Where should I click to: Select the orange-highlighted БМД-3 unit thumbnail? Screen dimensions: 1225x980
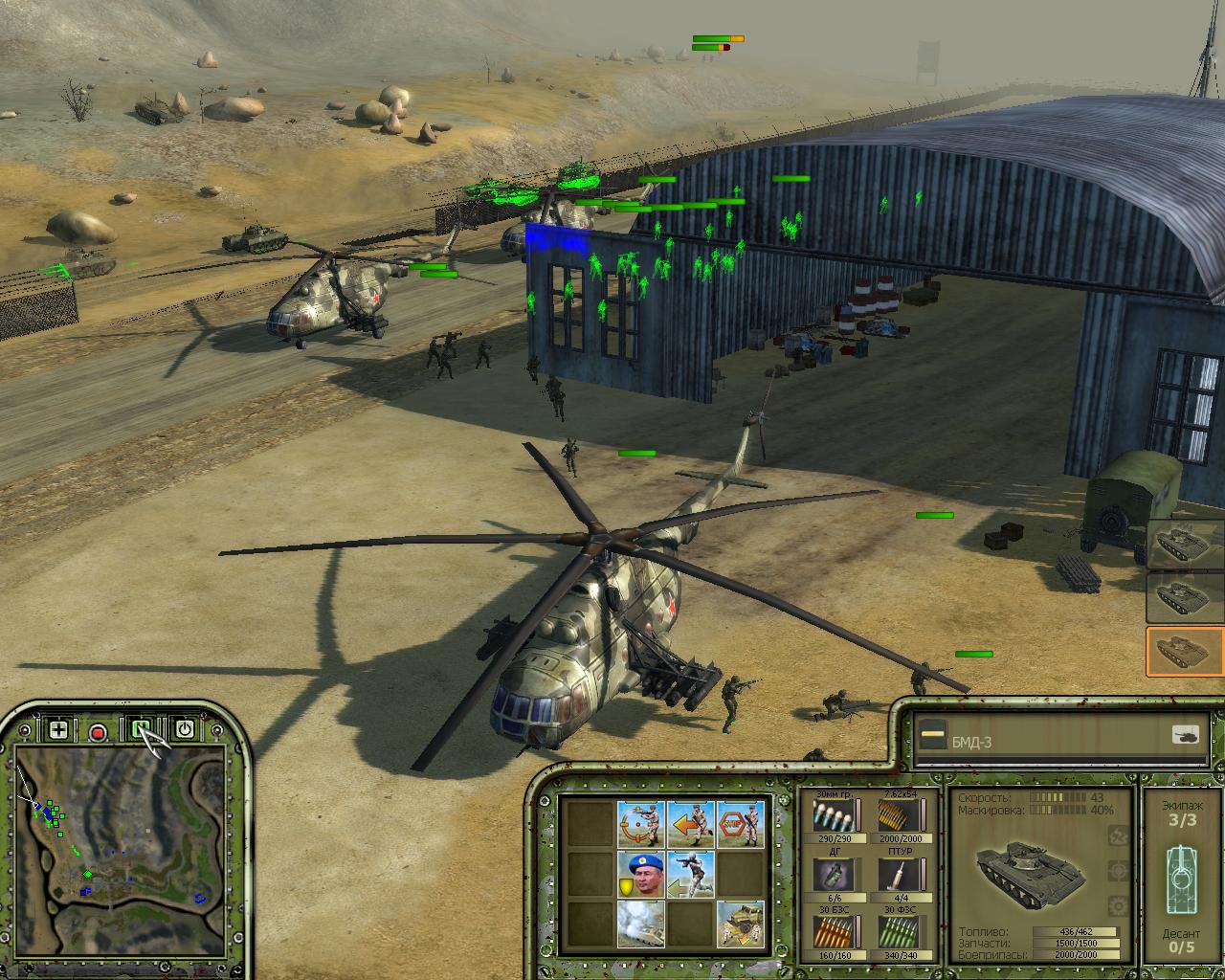[1185, 652]
